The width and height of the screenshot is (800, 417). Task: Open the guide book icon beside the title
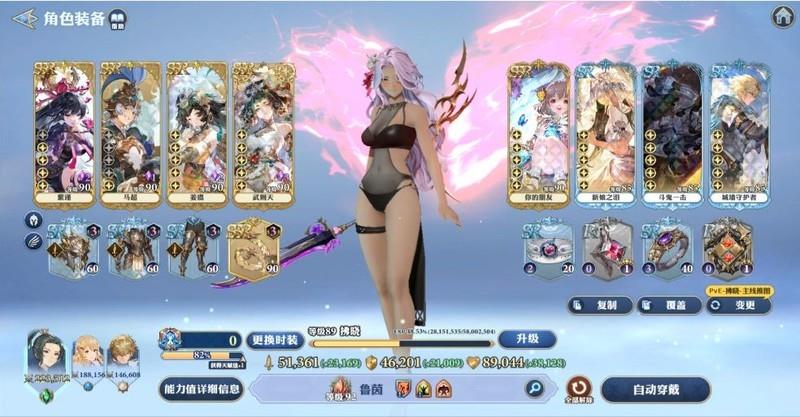click(118, 19)
